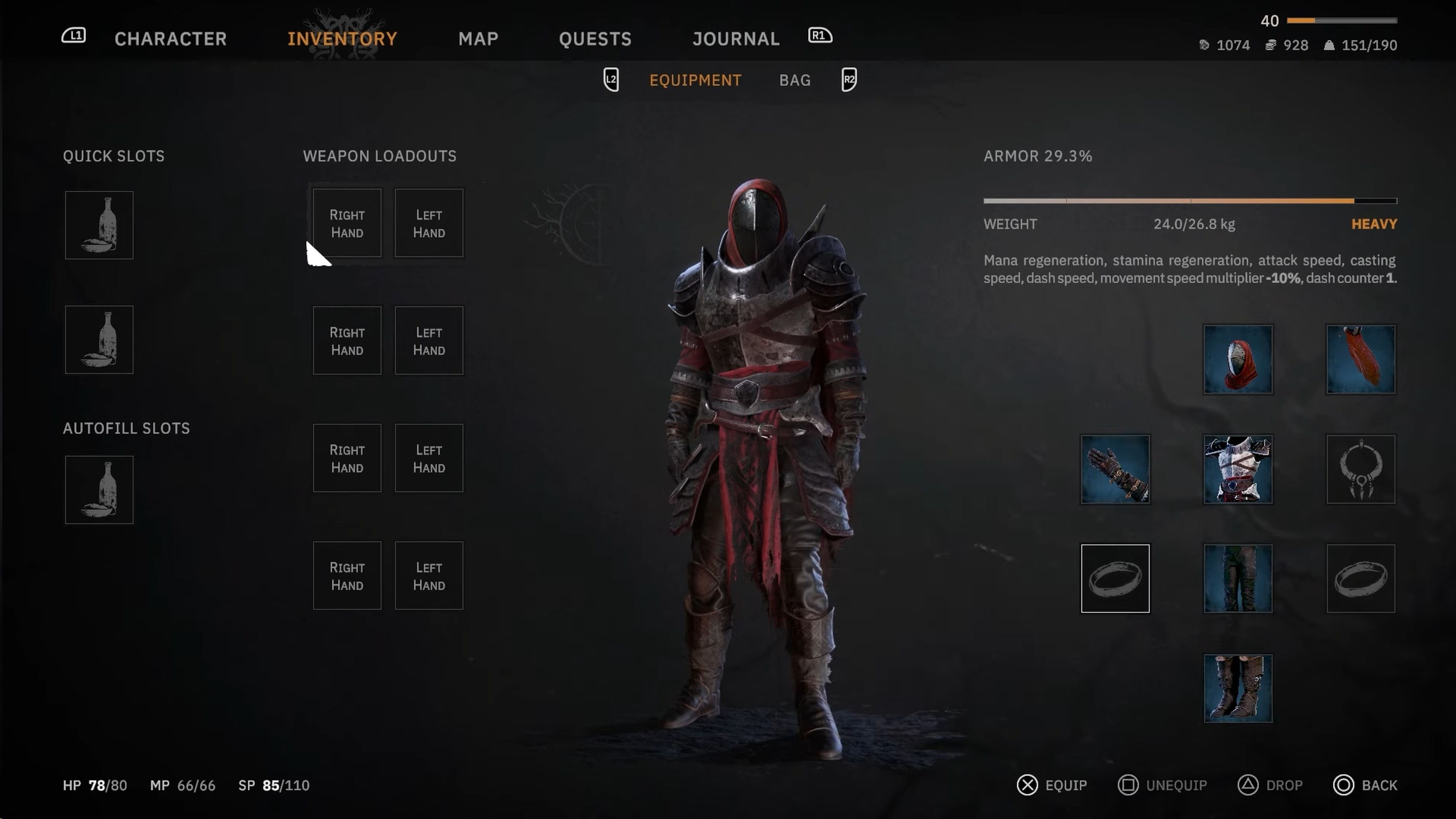Select the red hooded helmet slot
The height and width of the screenshot is (819, 1456).
(x=1237, y=359)
